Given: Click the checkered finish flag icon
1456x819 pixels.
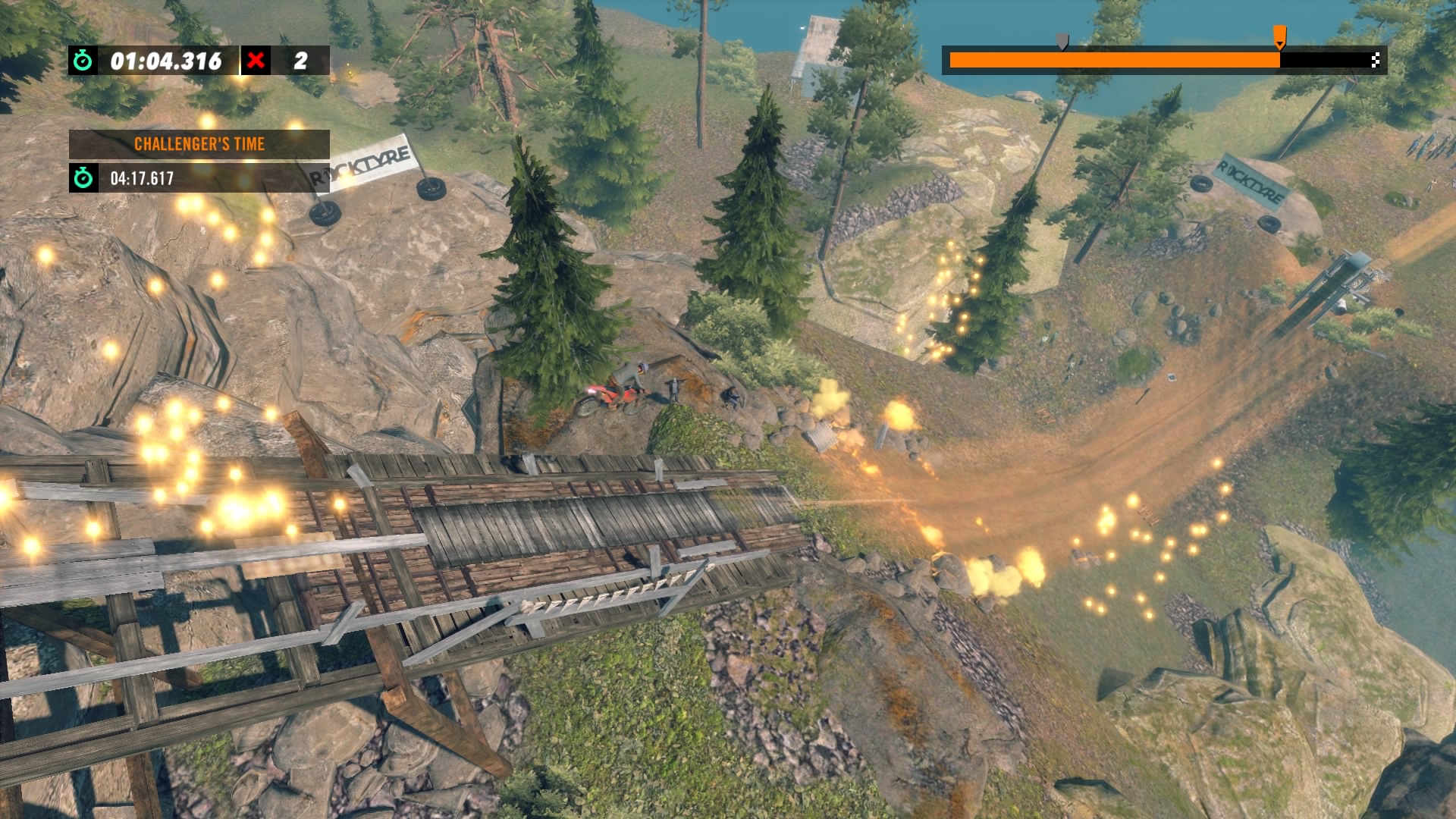Looking at the screenshot, I should [1375, 61].
